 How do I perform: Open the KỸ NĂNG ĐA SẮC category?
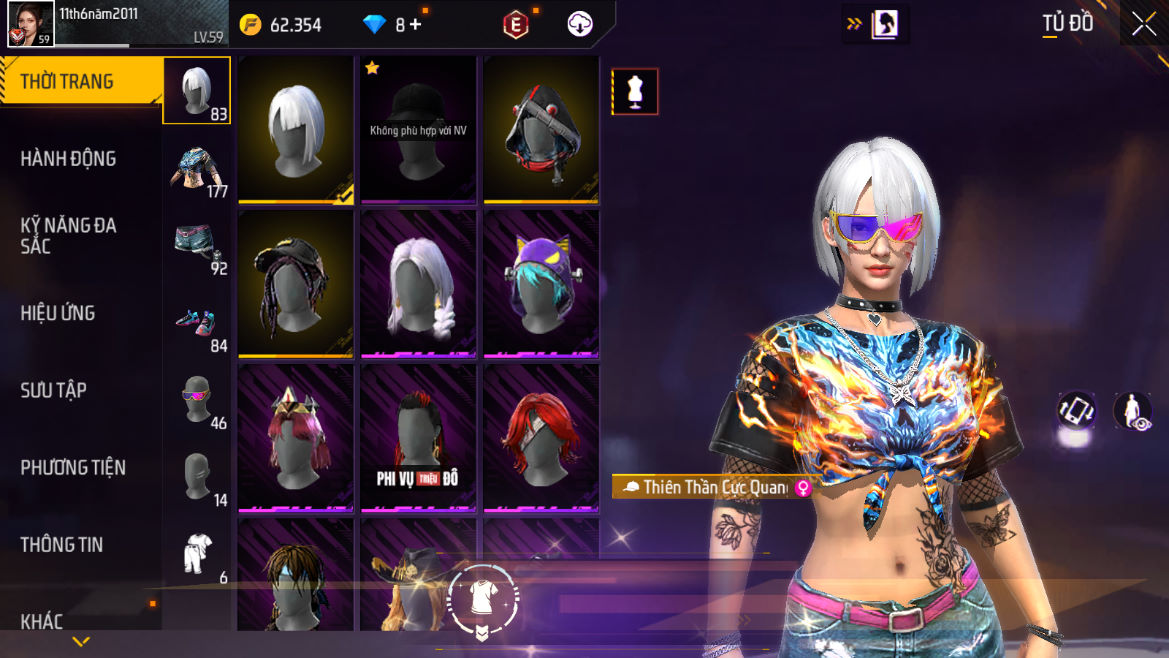[x=68, y=235]
